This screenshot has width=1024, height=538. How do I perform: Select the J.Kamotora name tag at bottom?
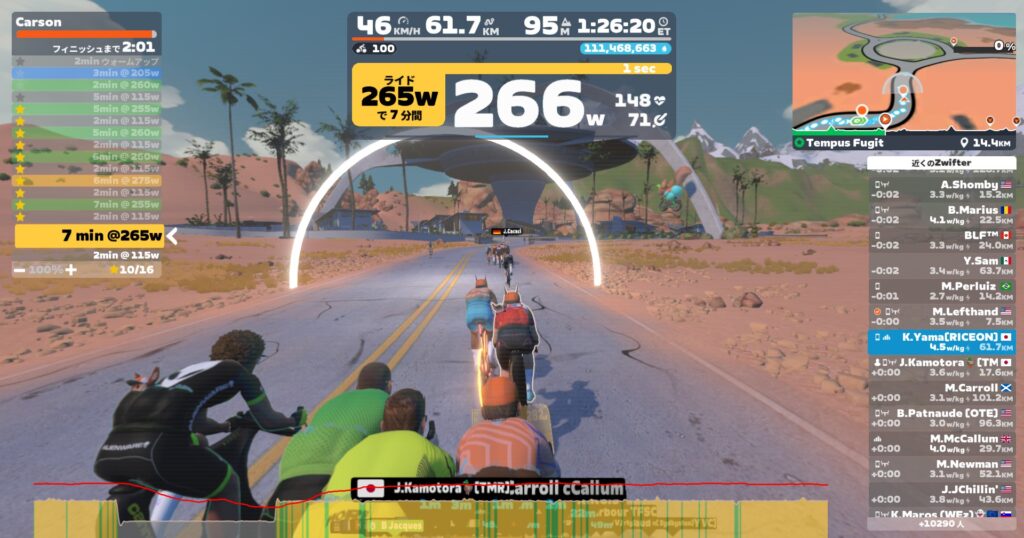pyautogui.click(x=430, y=489)
